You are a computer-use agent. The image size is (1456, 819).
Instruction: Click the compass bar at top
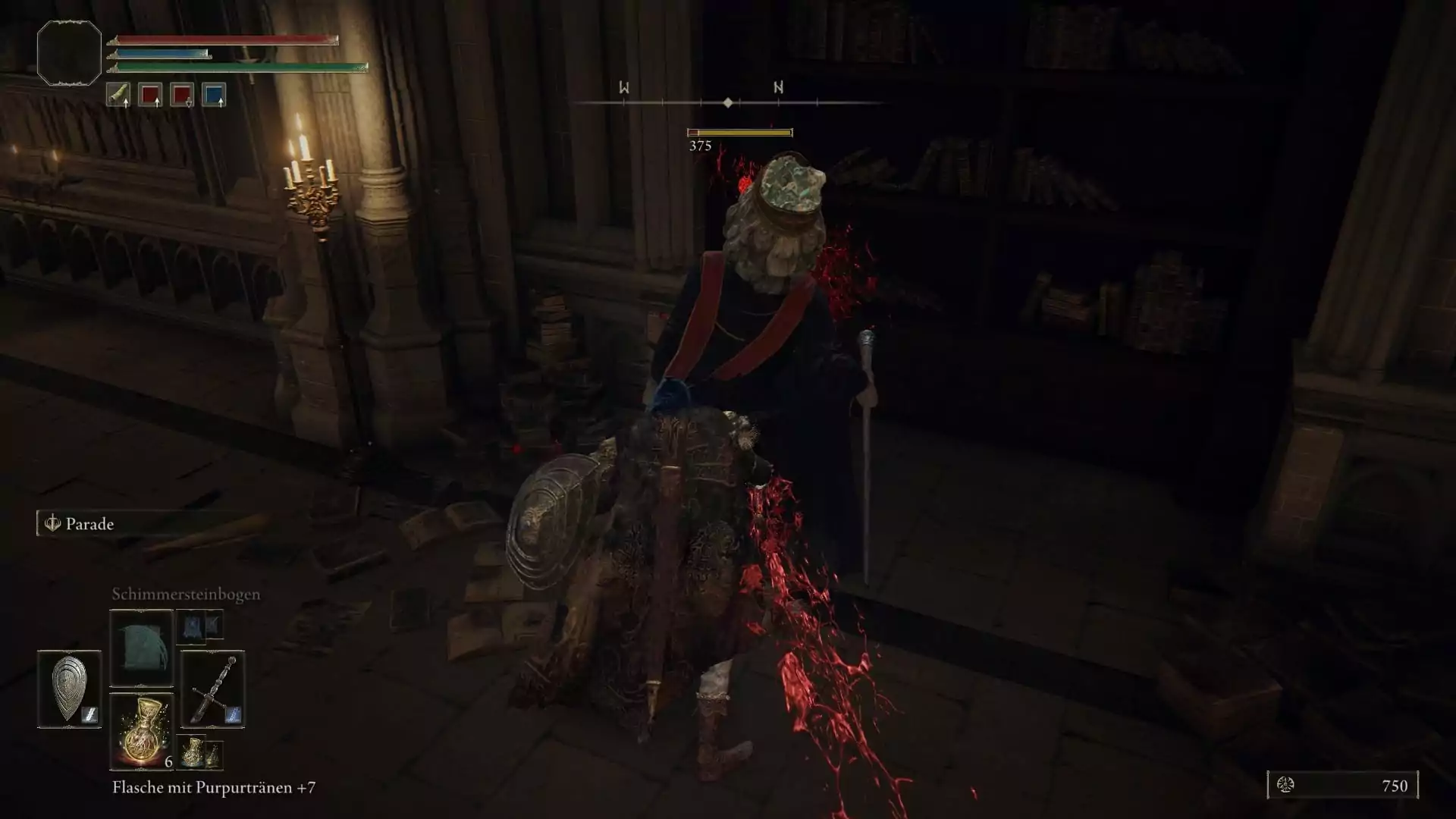click(728, 102)
